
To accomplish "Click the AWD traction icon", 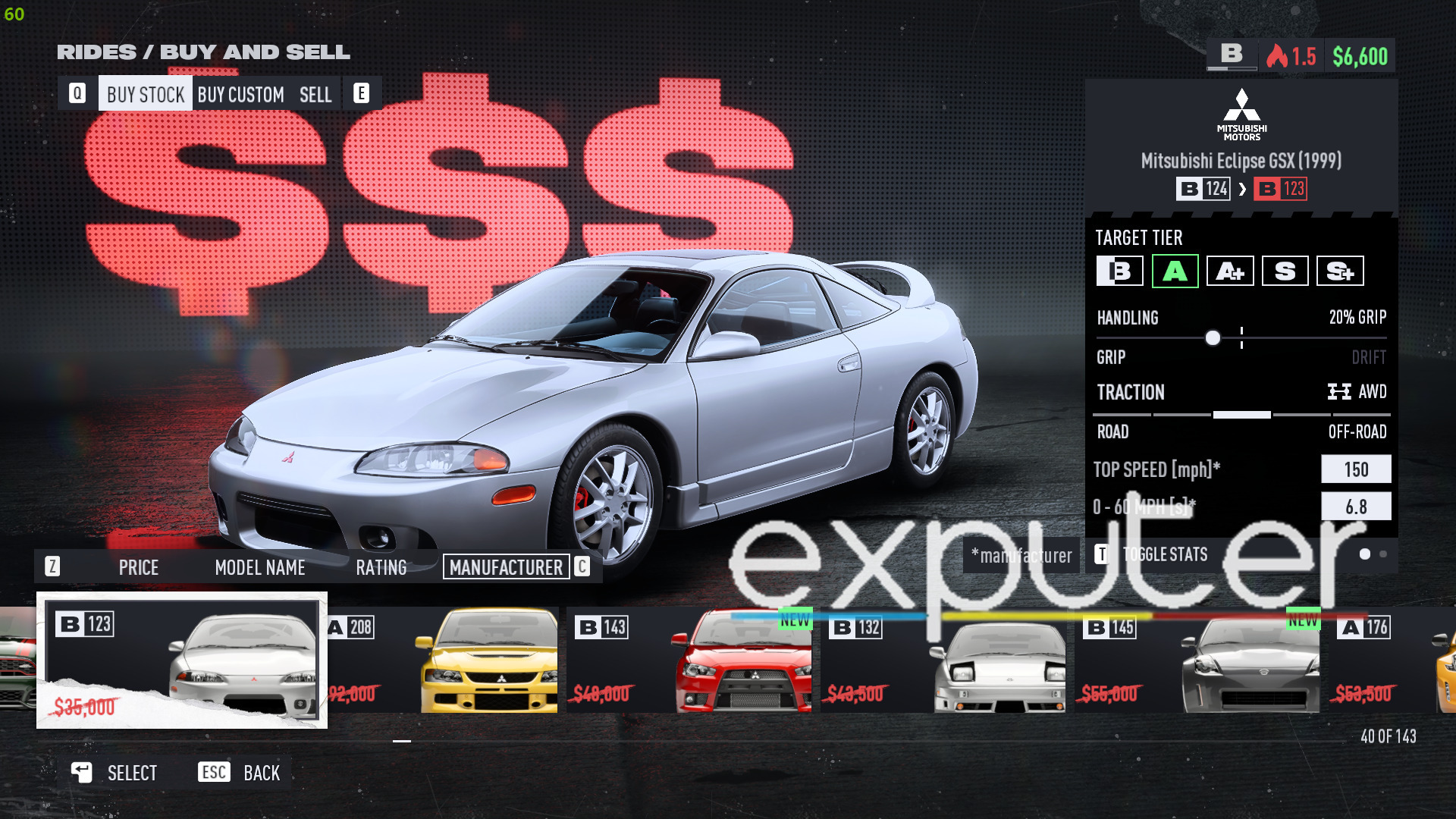I will (1339, 392).
